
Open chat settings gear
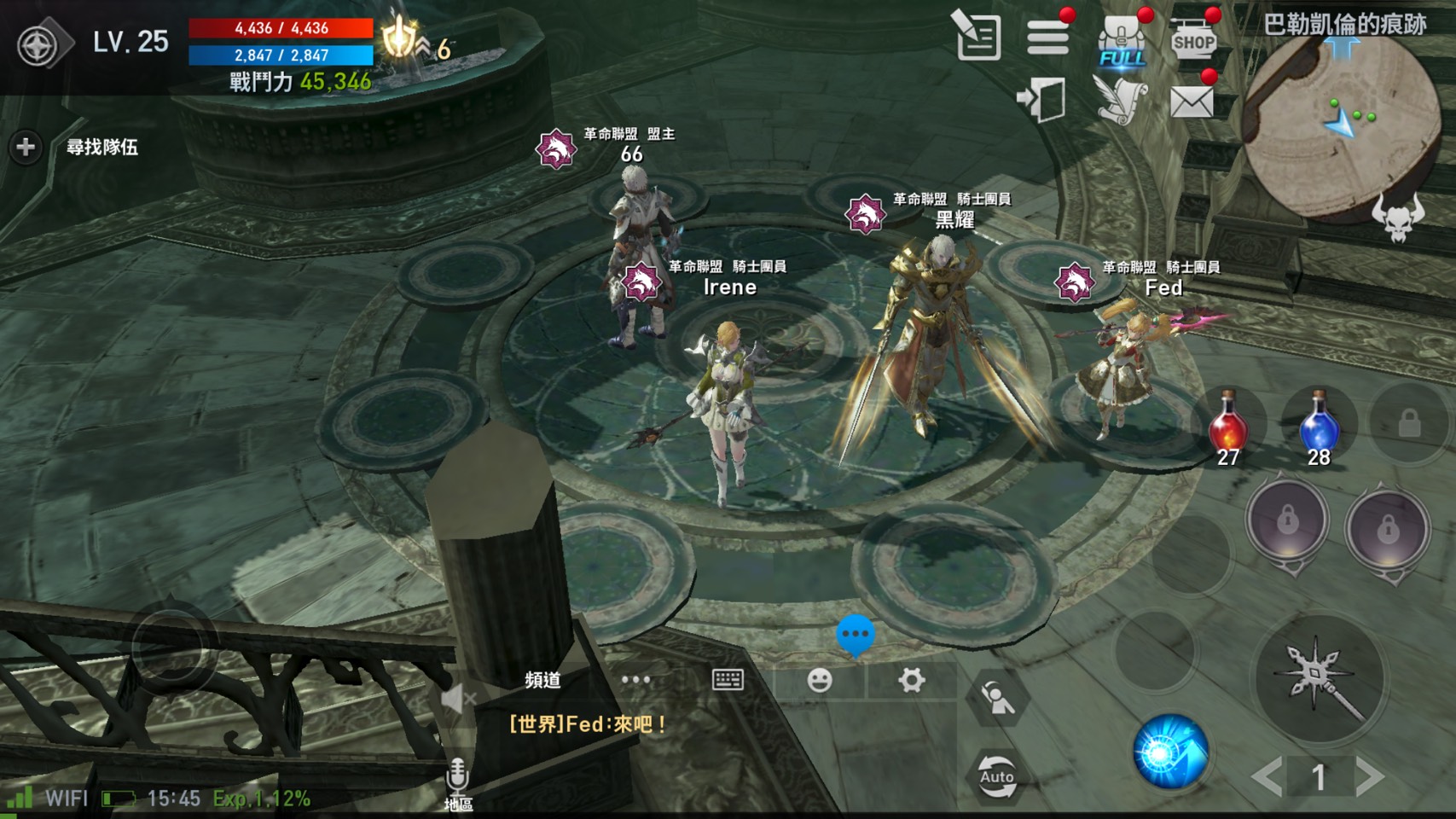pos(911,680)
